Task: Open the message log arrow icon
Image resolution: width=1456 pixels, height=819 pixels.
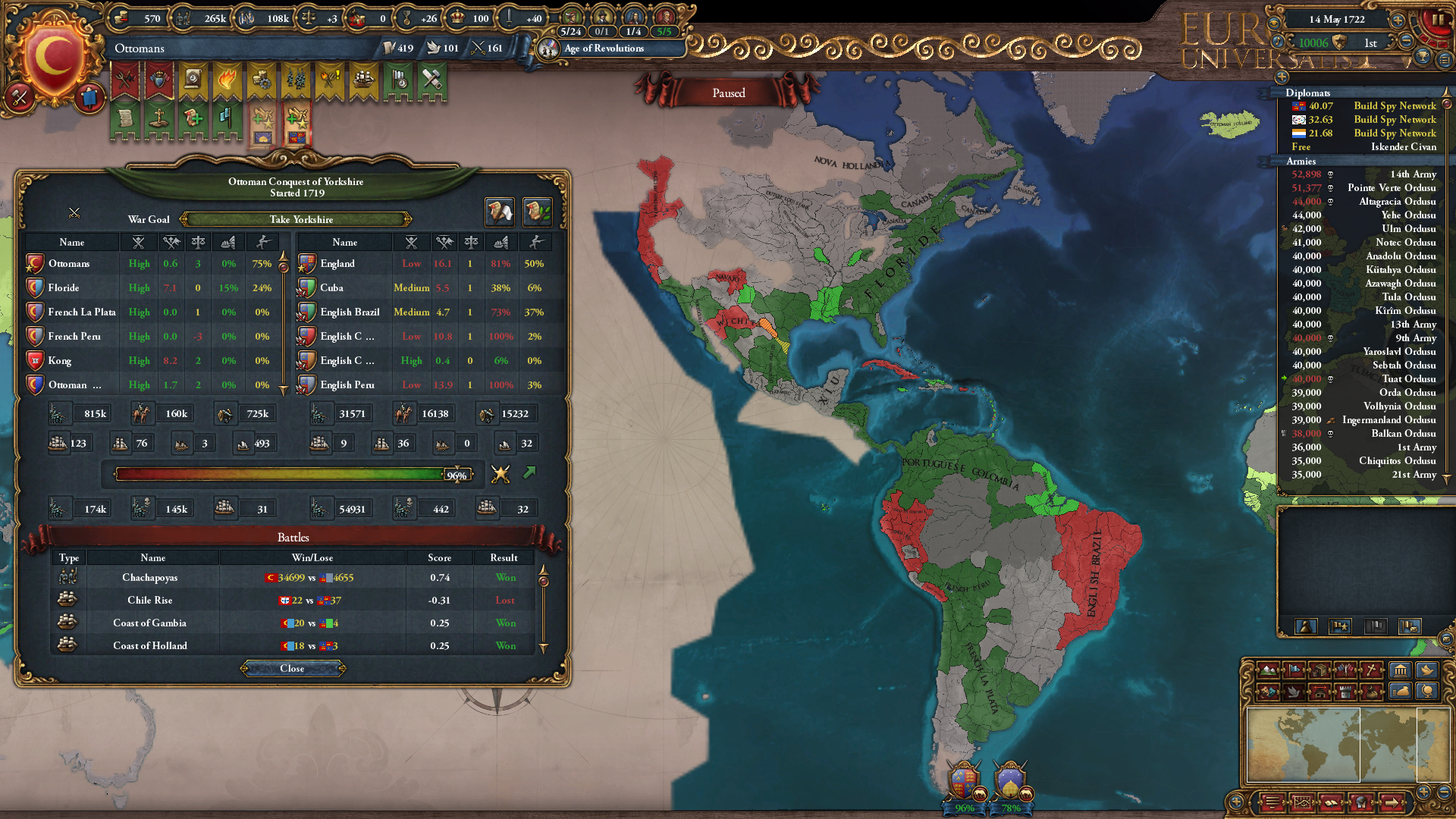Action: (1392, 802)
